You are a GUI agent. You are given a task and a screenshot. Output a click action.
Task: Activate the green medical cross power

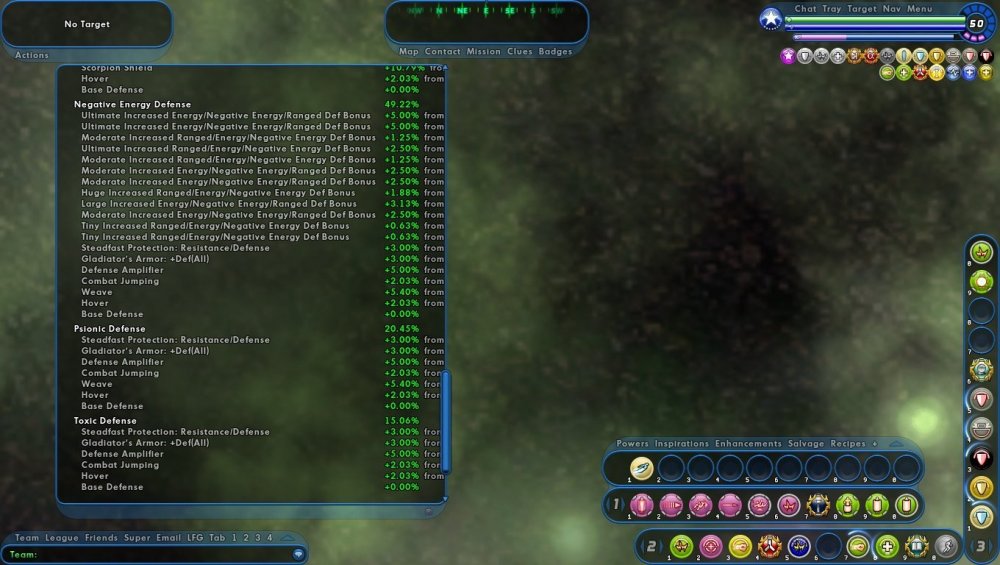click(x=887, y=546)
